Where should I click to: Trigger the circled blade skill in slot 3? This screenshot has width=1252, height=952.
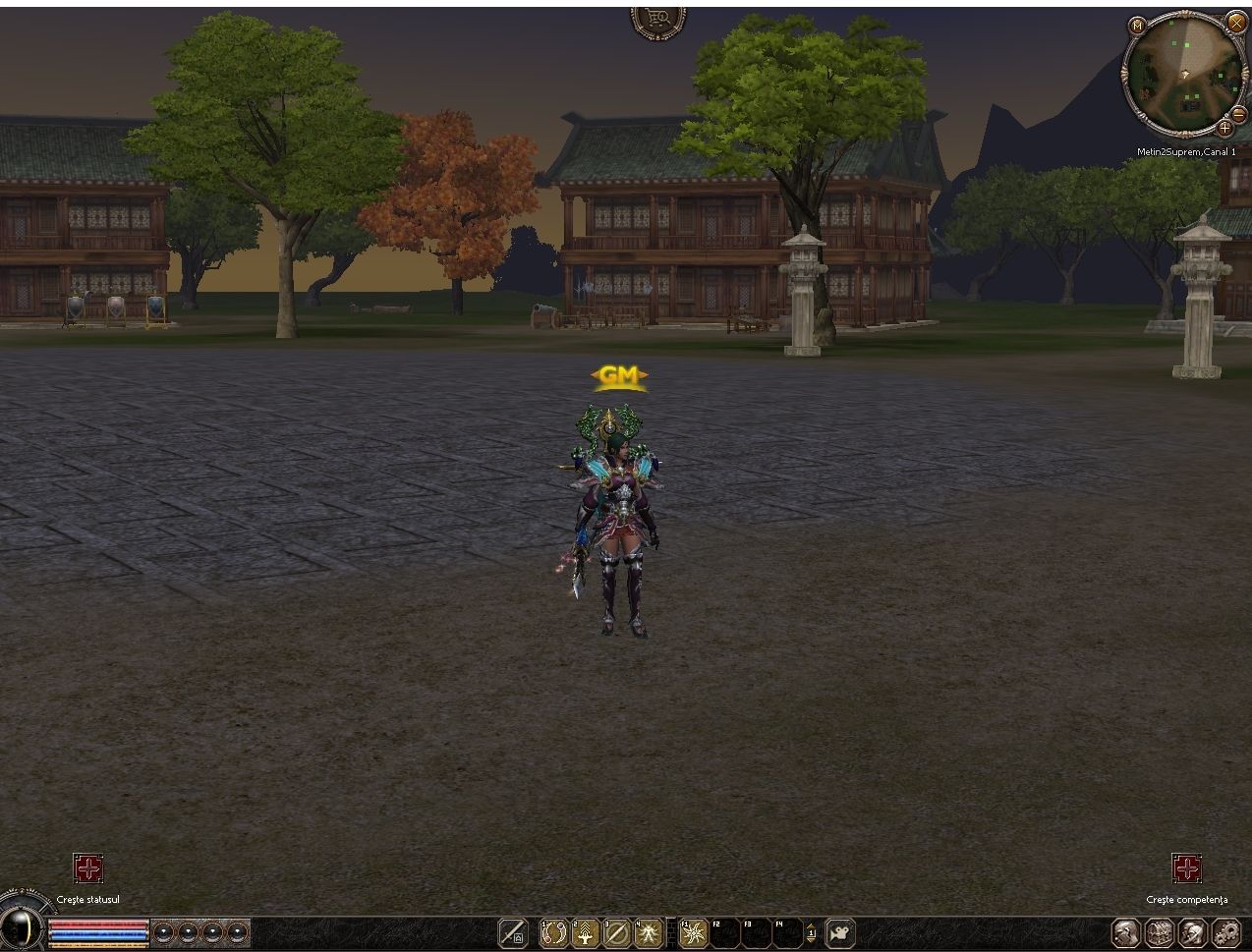point(617,932)
